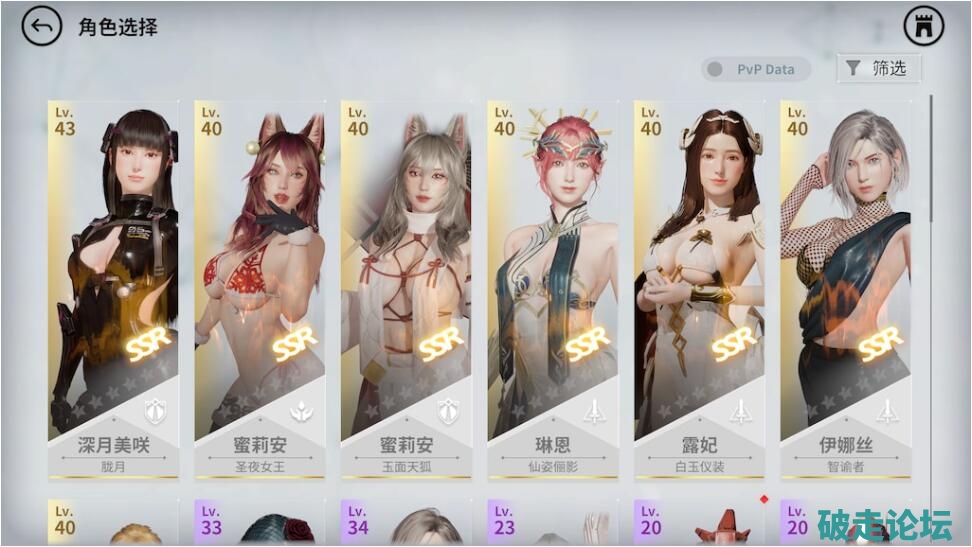Go back using the arrow button
This screenshot has width=972, height=547.
42,27
